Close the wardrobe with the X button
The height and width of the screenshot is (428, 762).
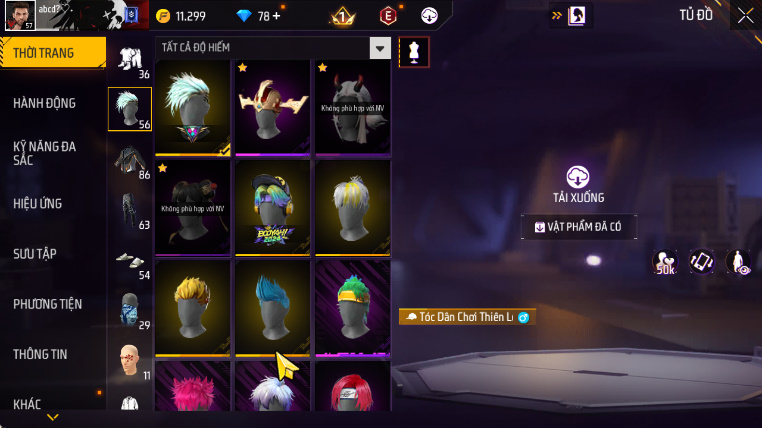746,15
